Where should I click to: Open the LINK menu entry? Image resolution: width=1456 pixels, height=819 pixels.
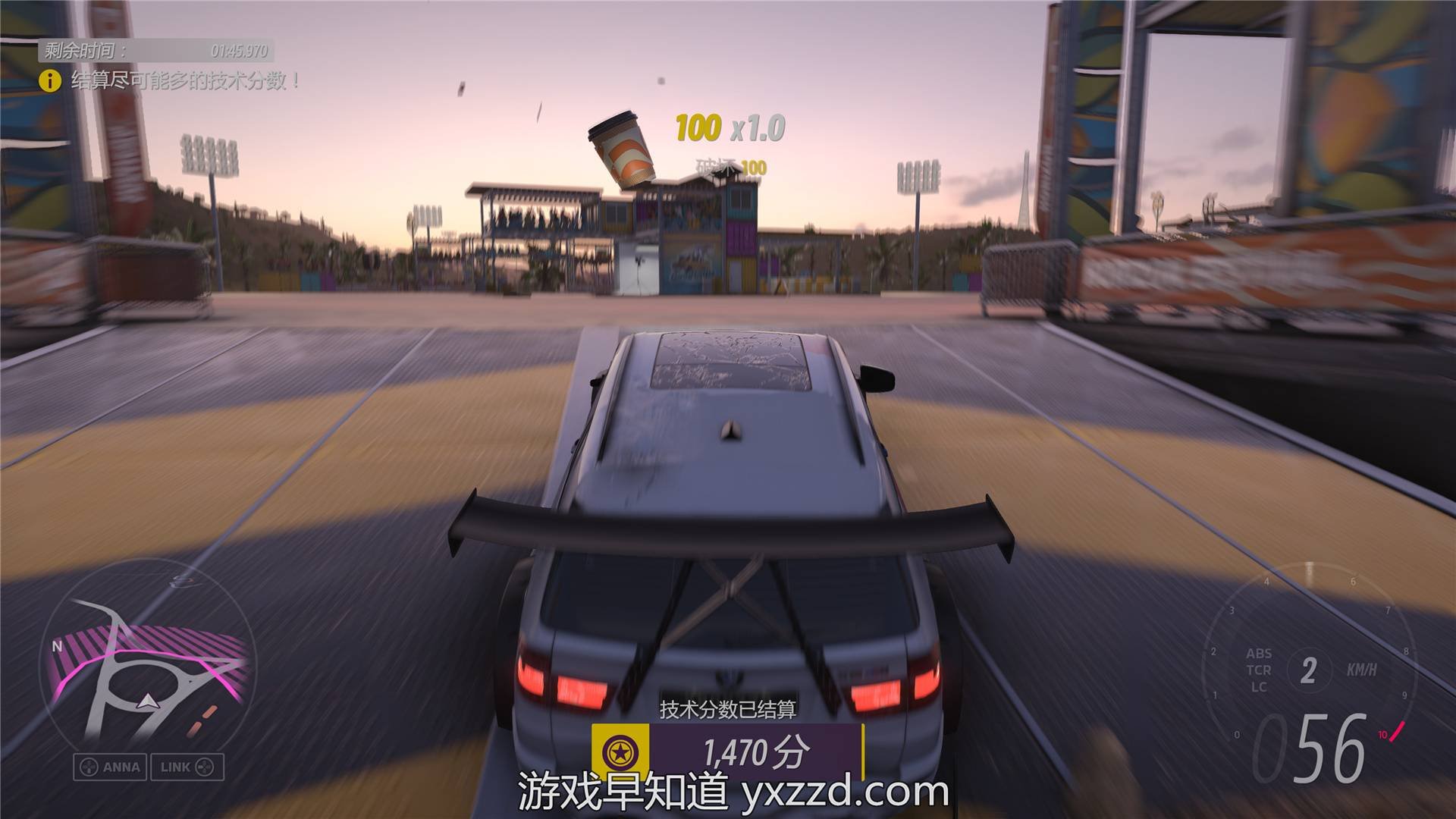pos(188,766)
